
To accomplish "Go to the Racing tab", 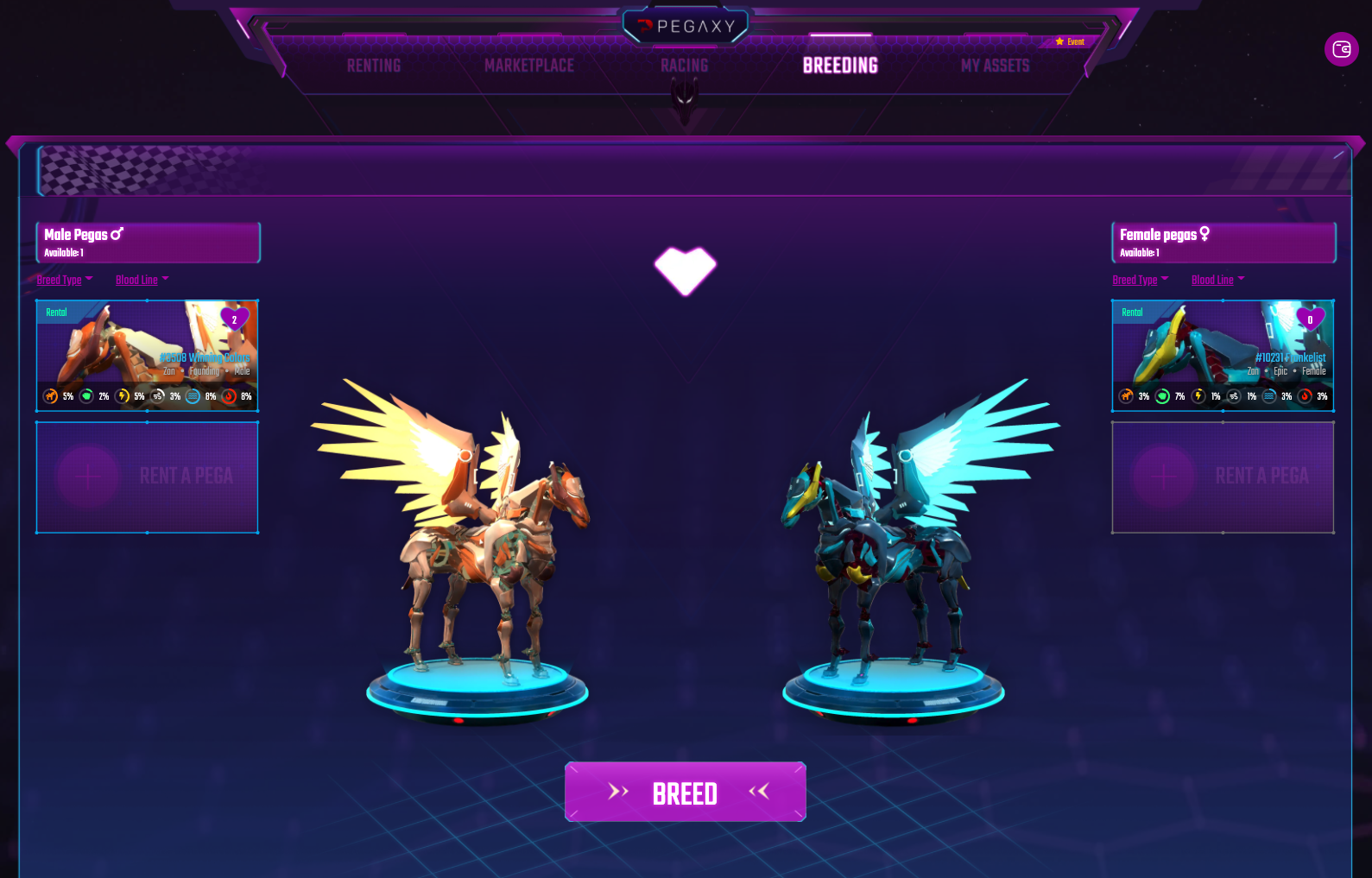I will coord(684,66).
